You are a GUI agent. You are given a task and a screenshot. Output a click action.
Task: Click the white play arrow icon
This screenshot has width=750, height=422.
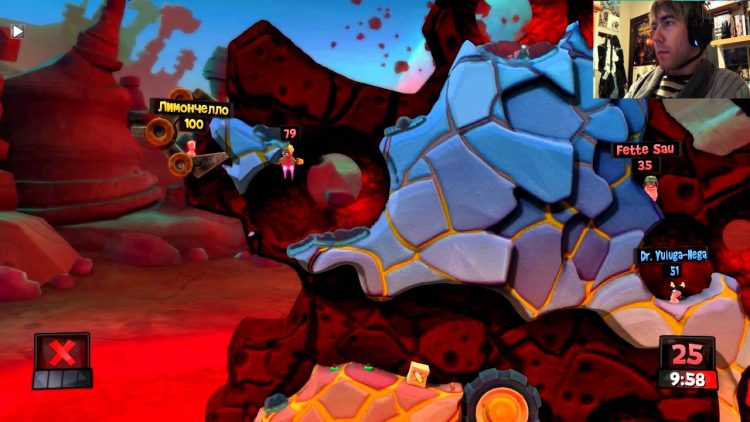[x=17, y=31]
